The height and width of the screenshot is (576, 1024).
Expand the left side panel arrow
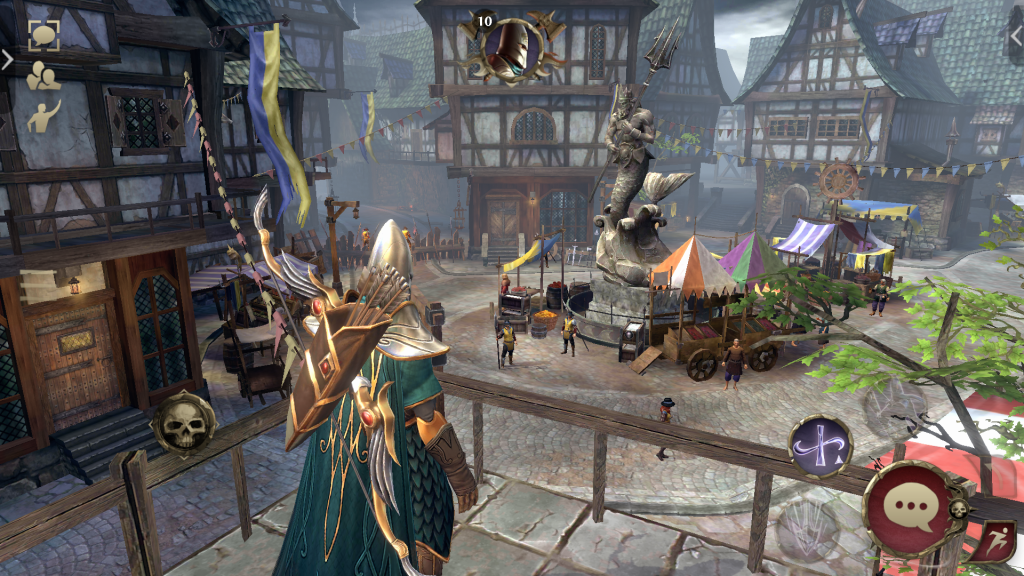7,60
